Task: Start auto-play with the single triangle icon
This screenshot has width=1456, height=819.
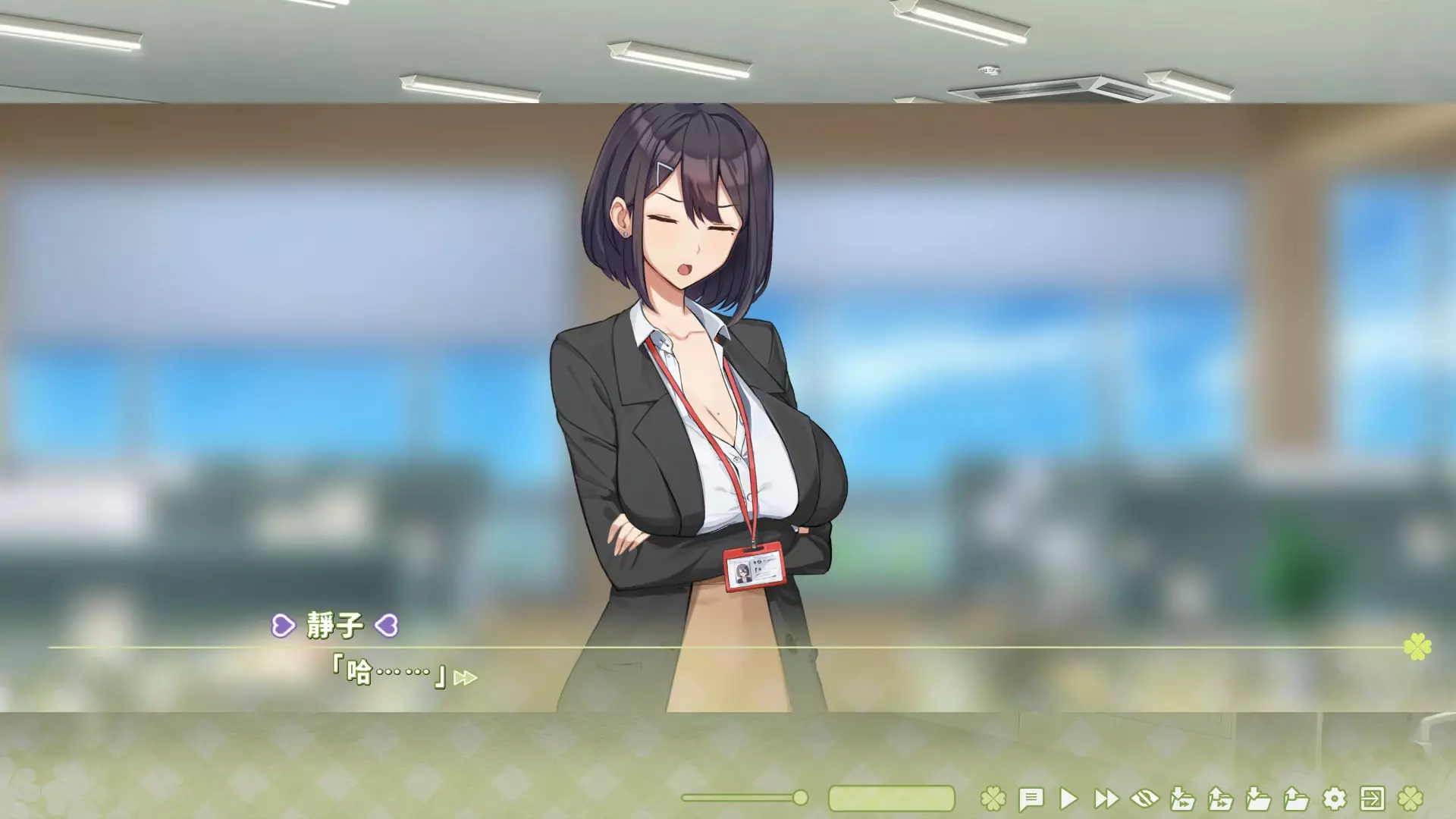Action: 1068,799
